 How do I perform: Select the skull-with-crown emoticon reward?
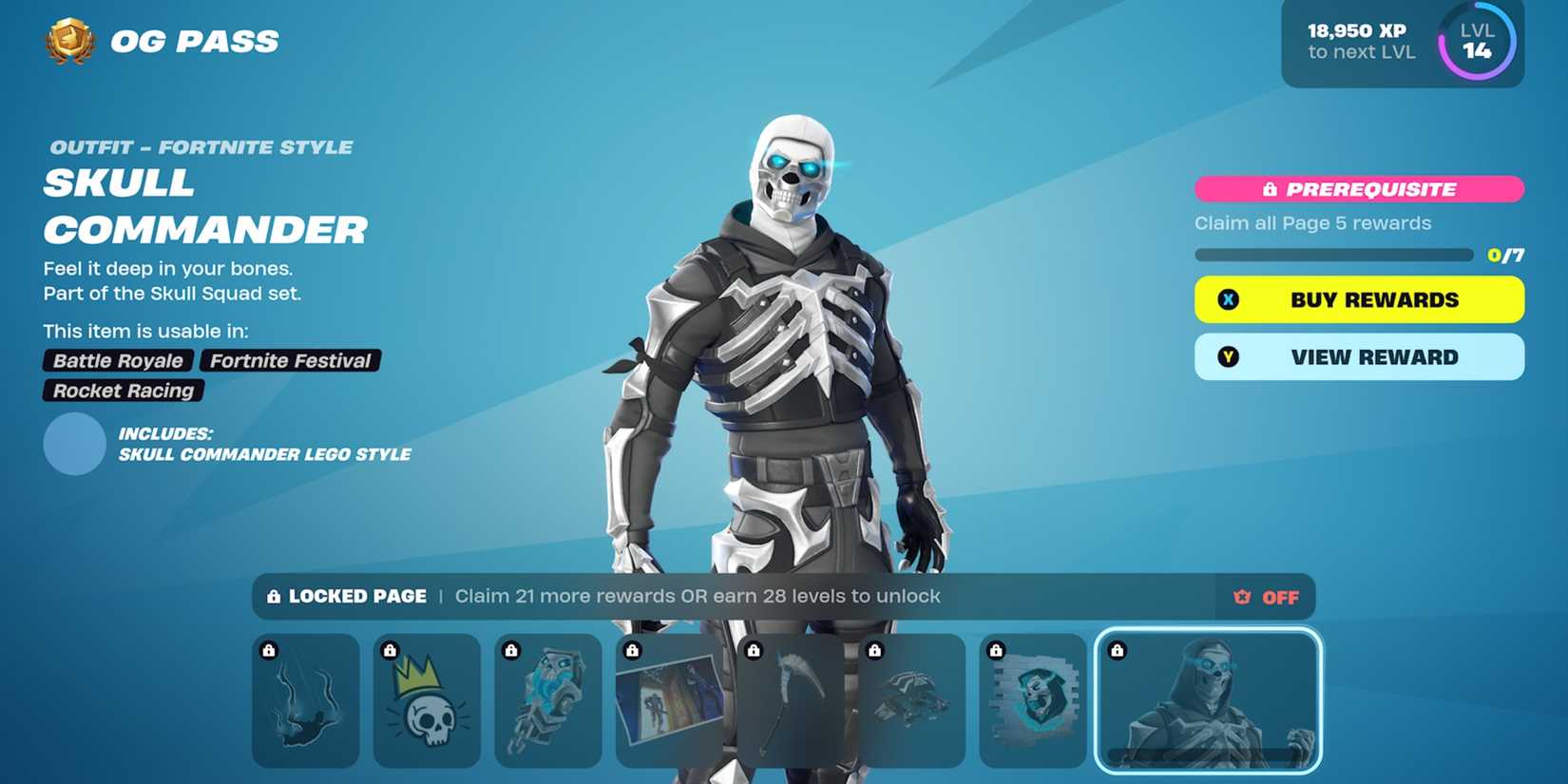click(x=427, y=705)
